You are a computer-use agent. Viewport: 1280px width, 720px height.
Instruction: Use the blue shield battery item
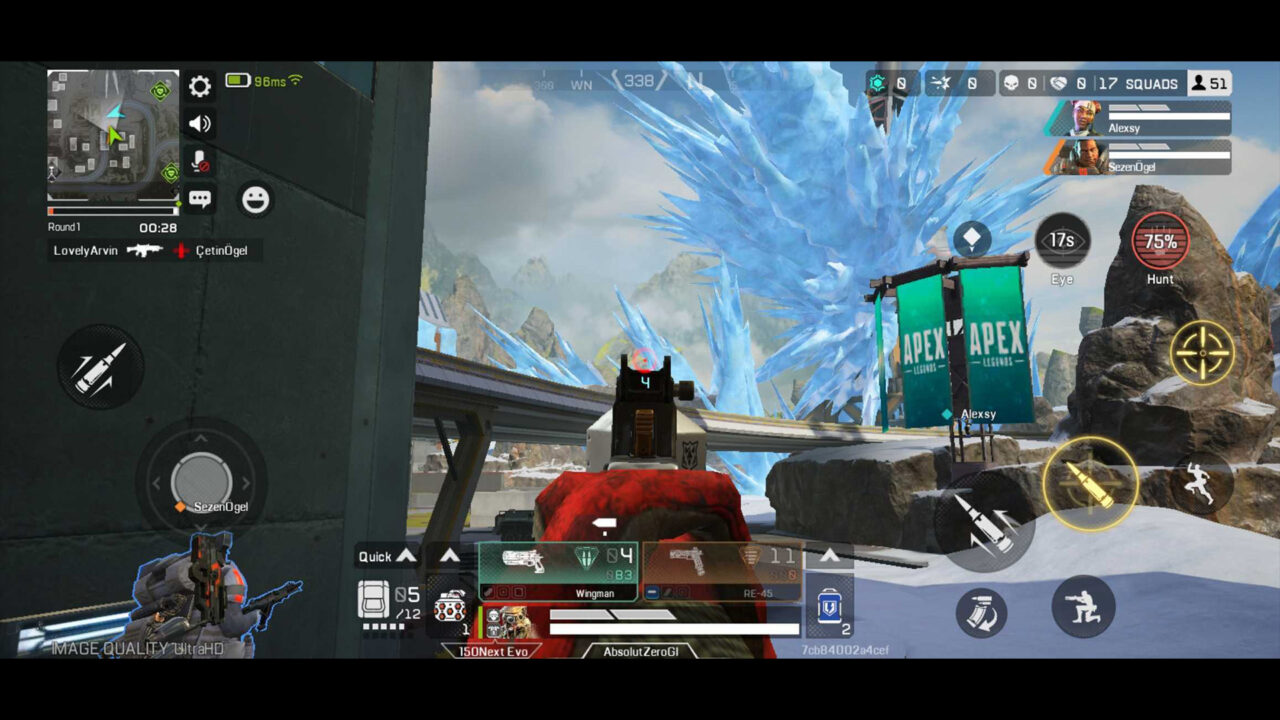(x=829, y=607)
